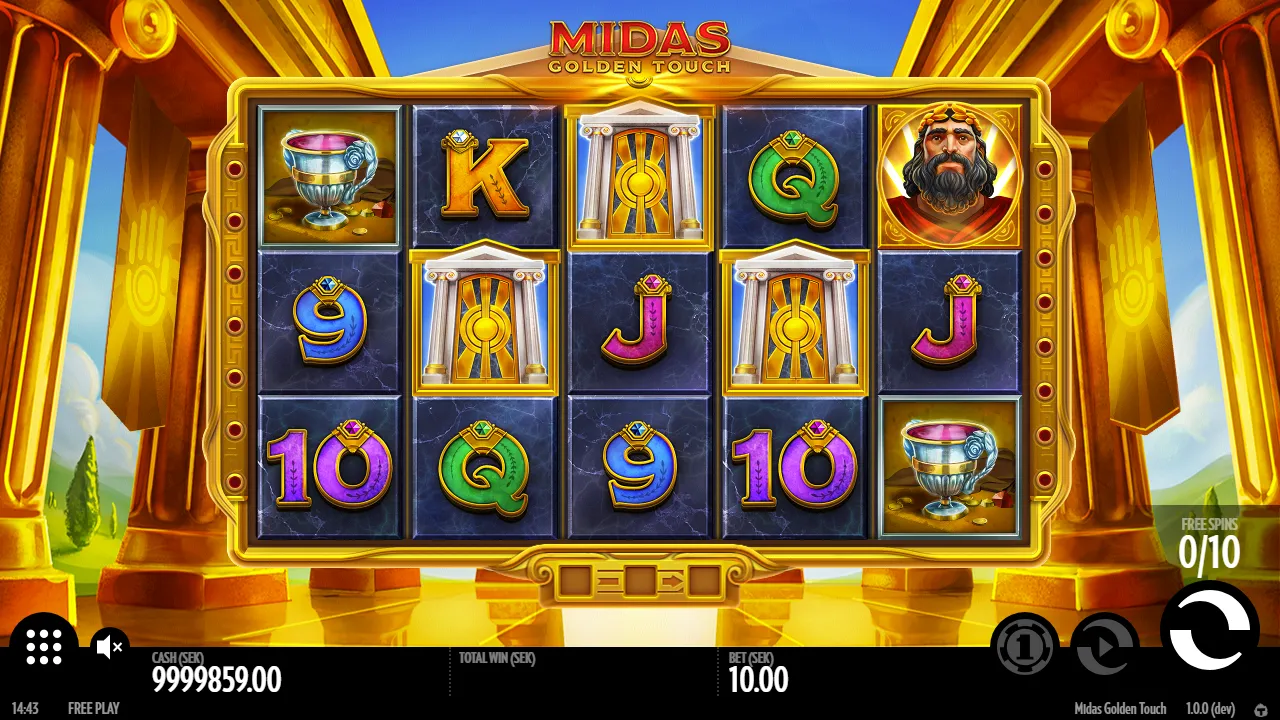This screenshot has height=720, width=1280.
Task: Spin the reels with the large spin button
Action: [1209, 629]
